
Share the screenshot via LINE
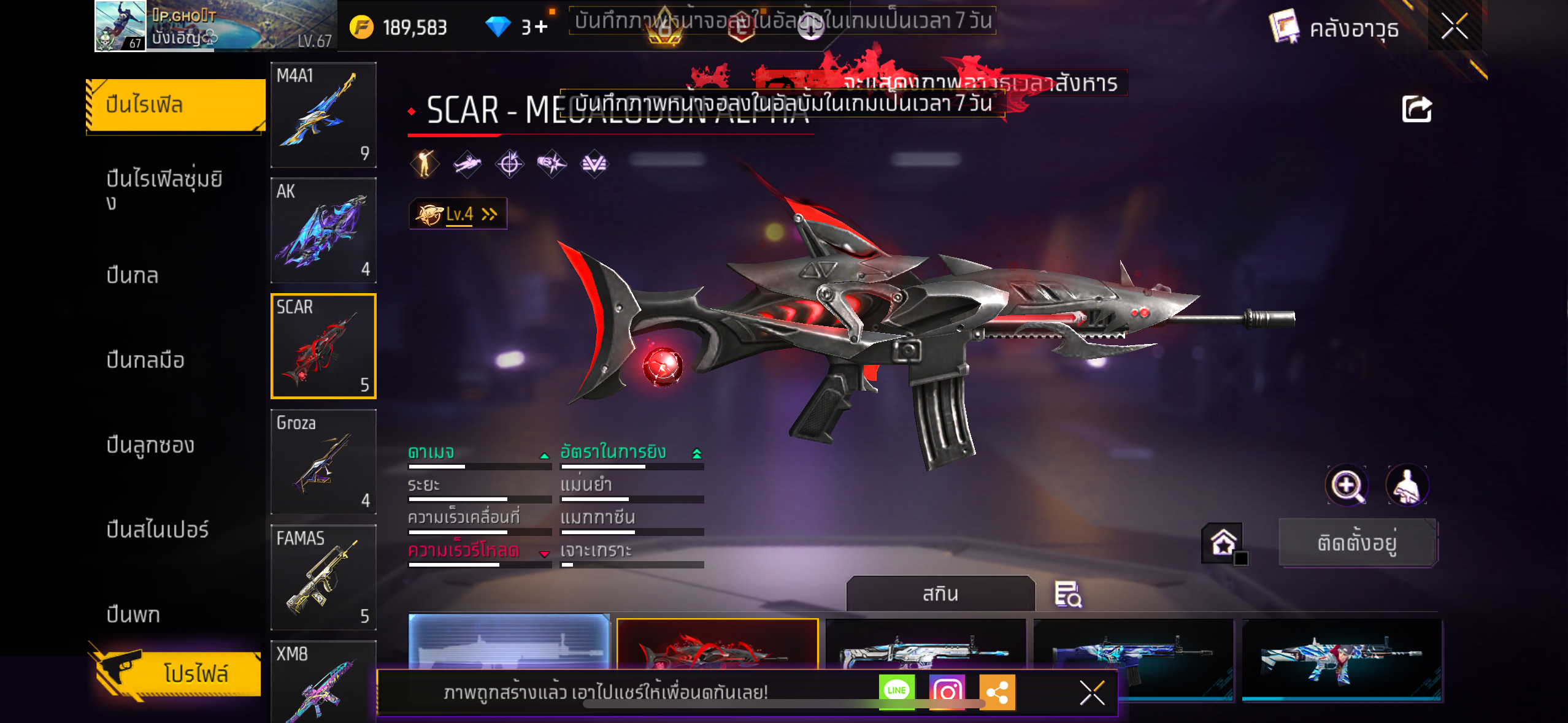click(x=896, y=691)
